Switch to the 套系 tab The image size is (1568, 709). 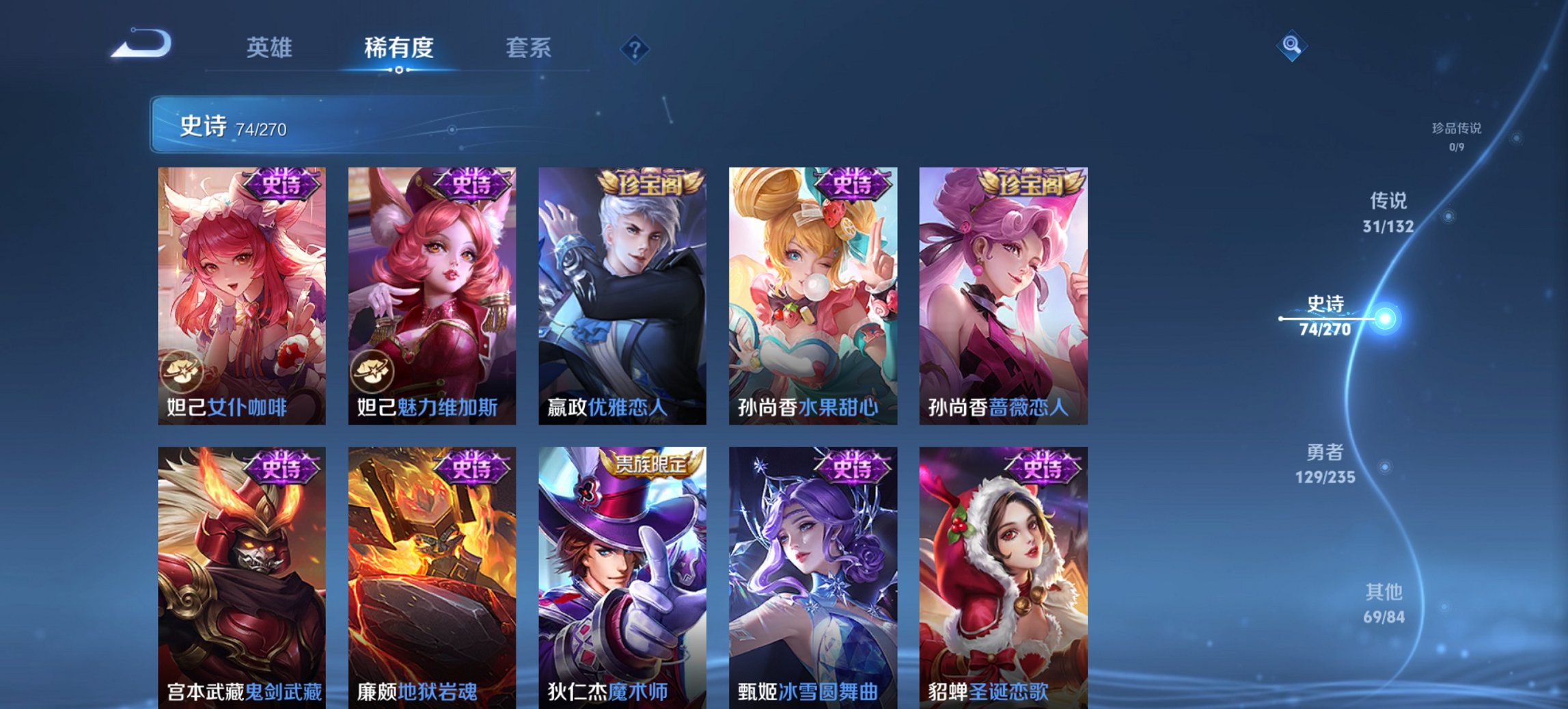click(x=529, y=48)
